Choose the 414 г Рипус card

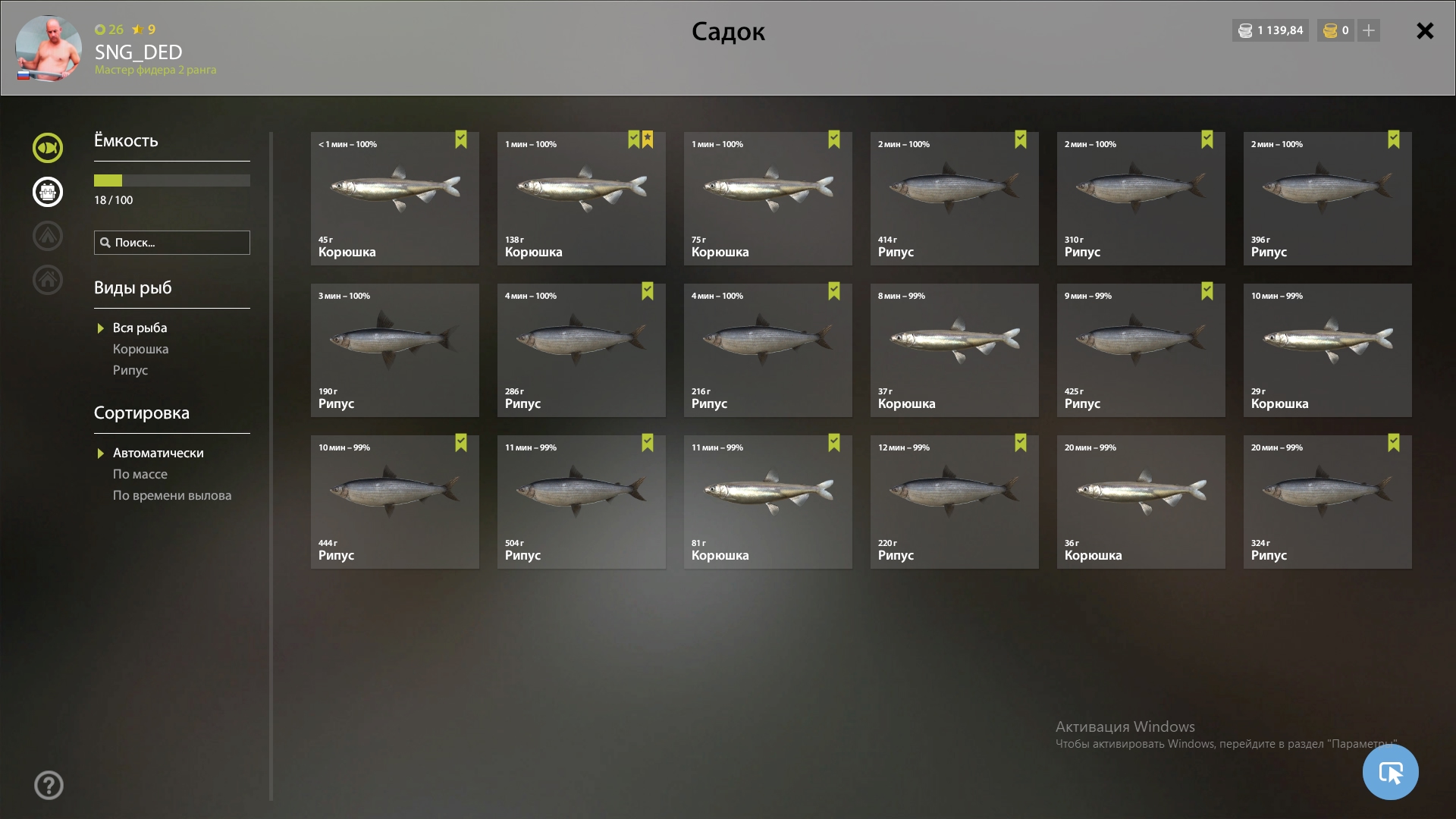pos(954,199)
